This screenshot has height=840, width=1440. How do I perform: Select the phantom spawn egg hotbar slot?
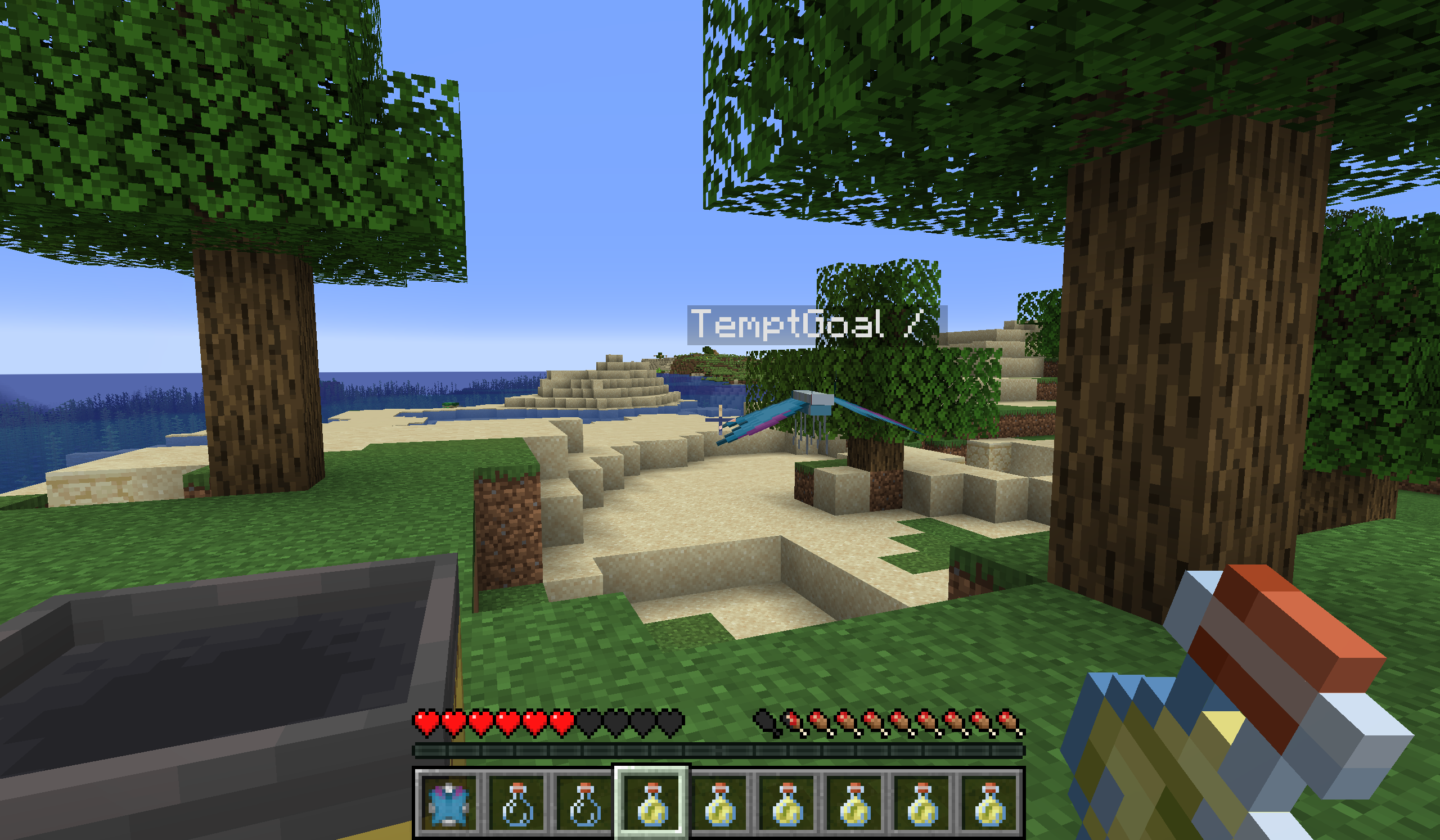[449, 804]
